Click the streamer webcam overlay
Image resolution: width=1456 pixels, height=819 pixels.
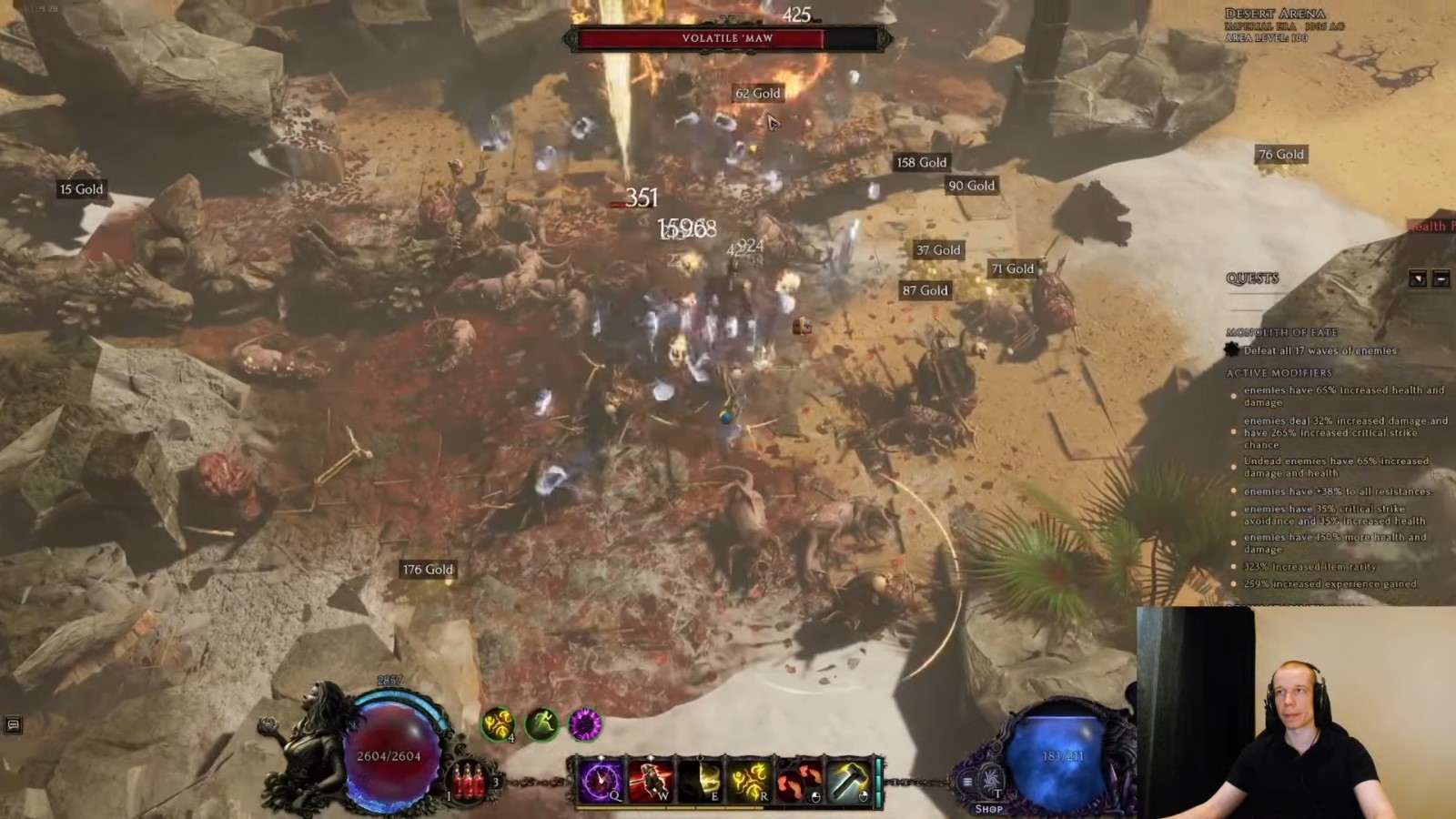pos(1296,713)
